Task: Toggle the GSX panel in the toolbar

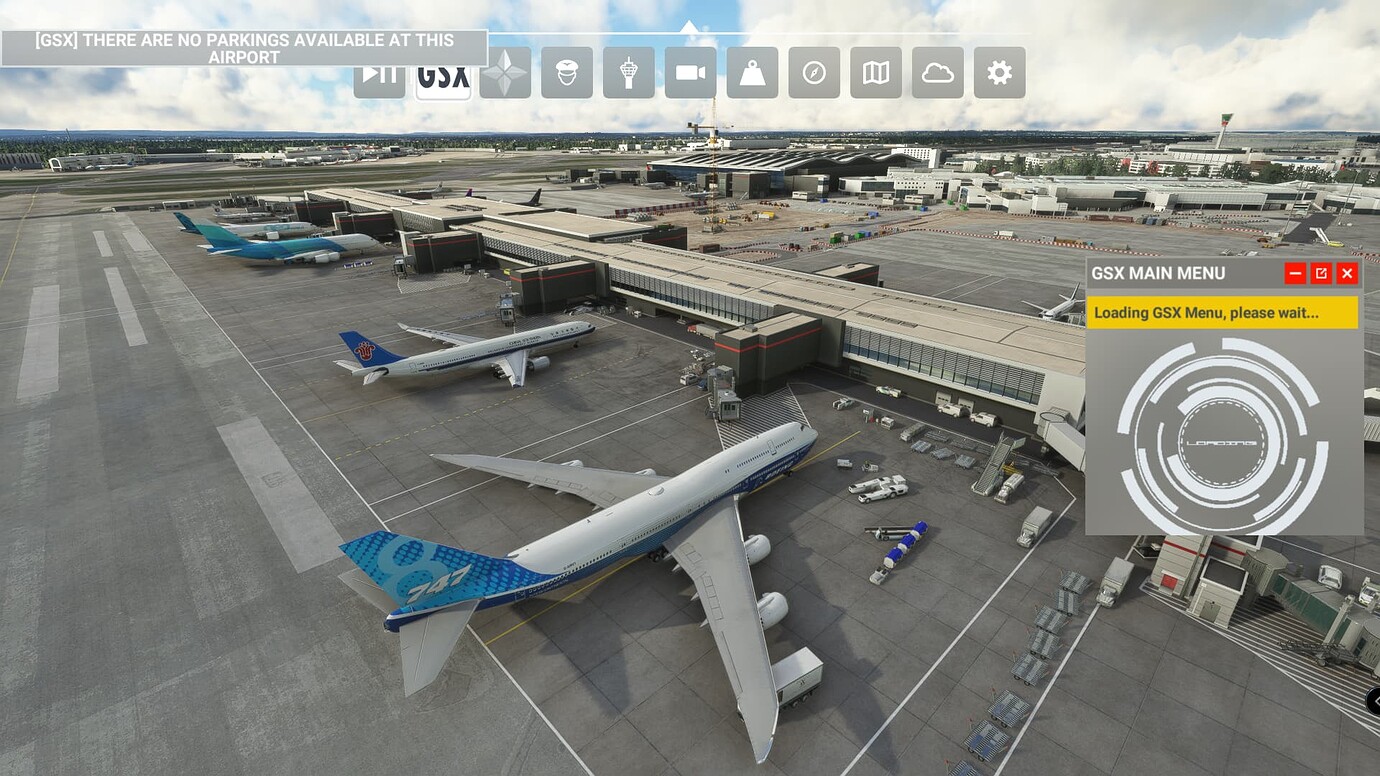Action: (441, 72)
